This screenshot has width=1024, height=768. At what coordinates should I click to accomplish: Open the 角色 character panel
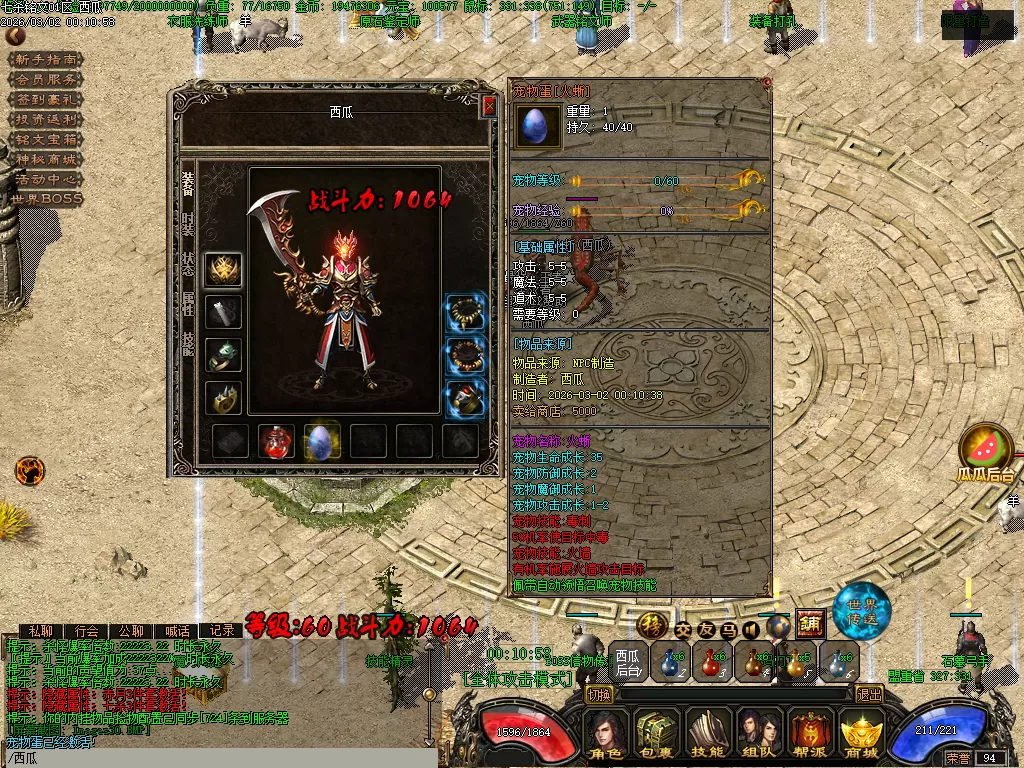click(606, 737)
